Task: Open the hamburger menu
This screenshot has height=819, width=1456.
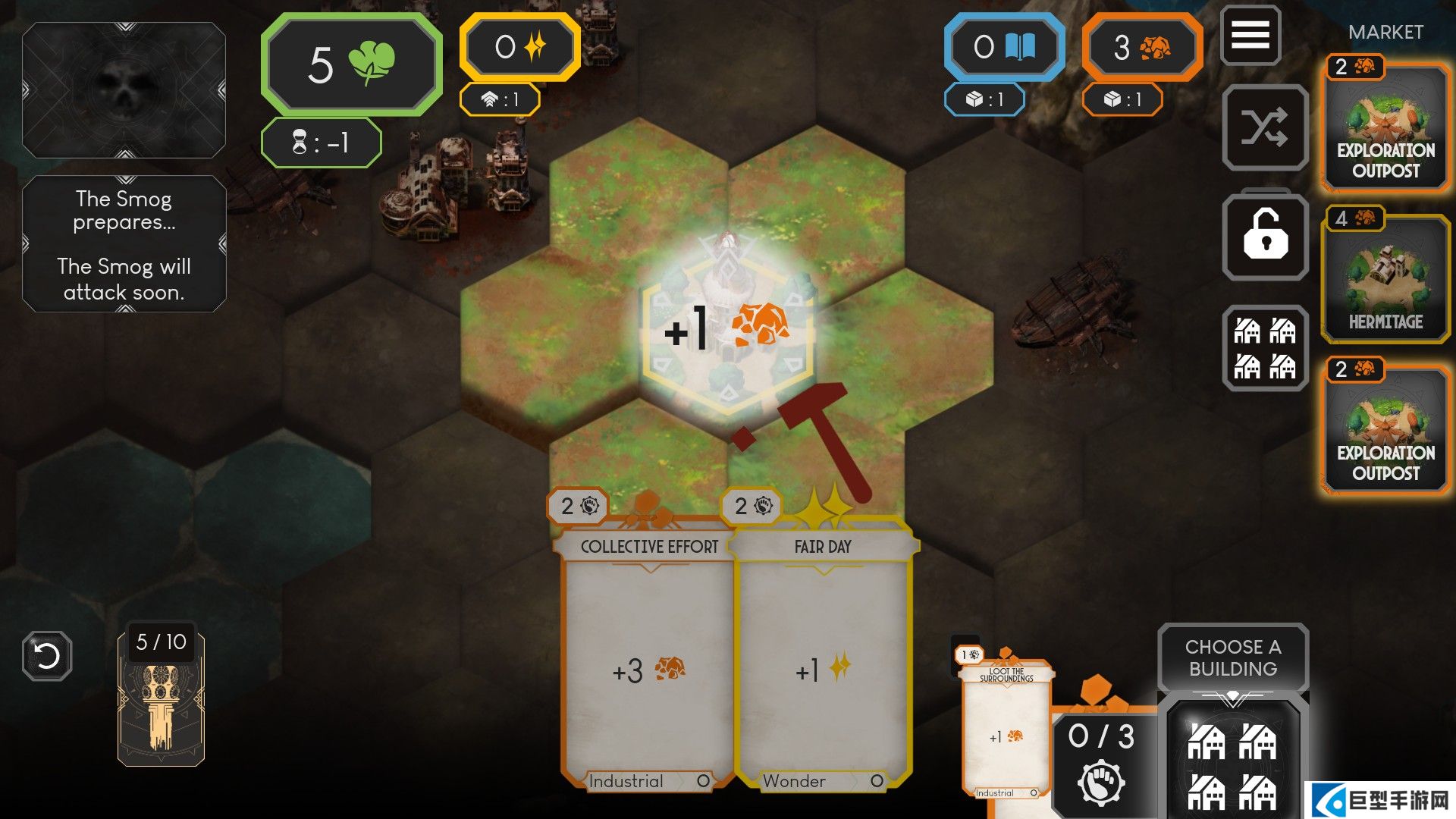Action: [x=1250, y=35]
